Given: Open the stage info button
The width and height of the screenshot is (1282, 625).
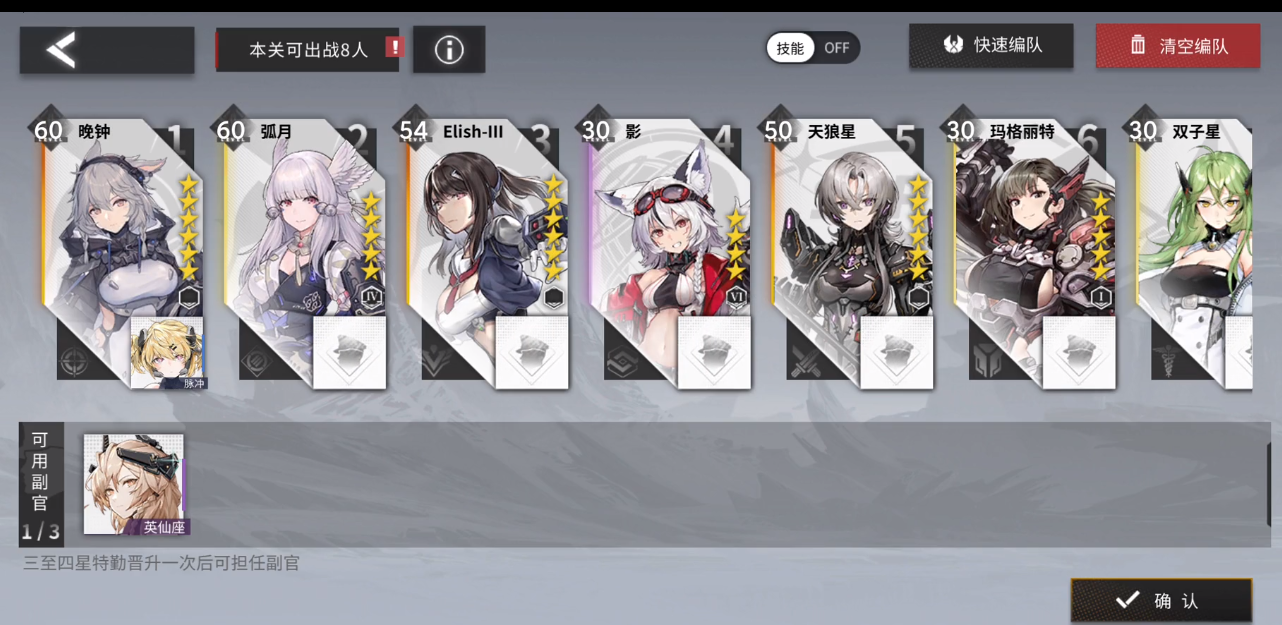Looking at the screenshot, I should click(x=449, y=50).
